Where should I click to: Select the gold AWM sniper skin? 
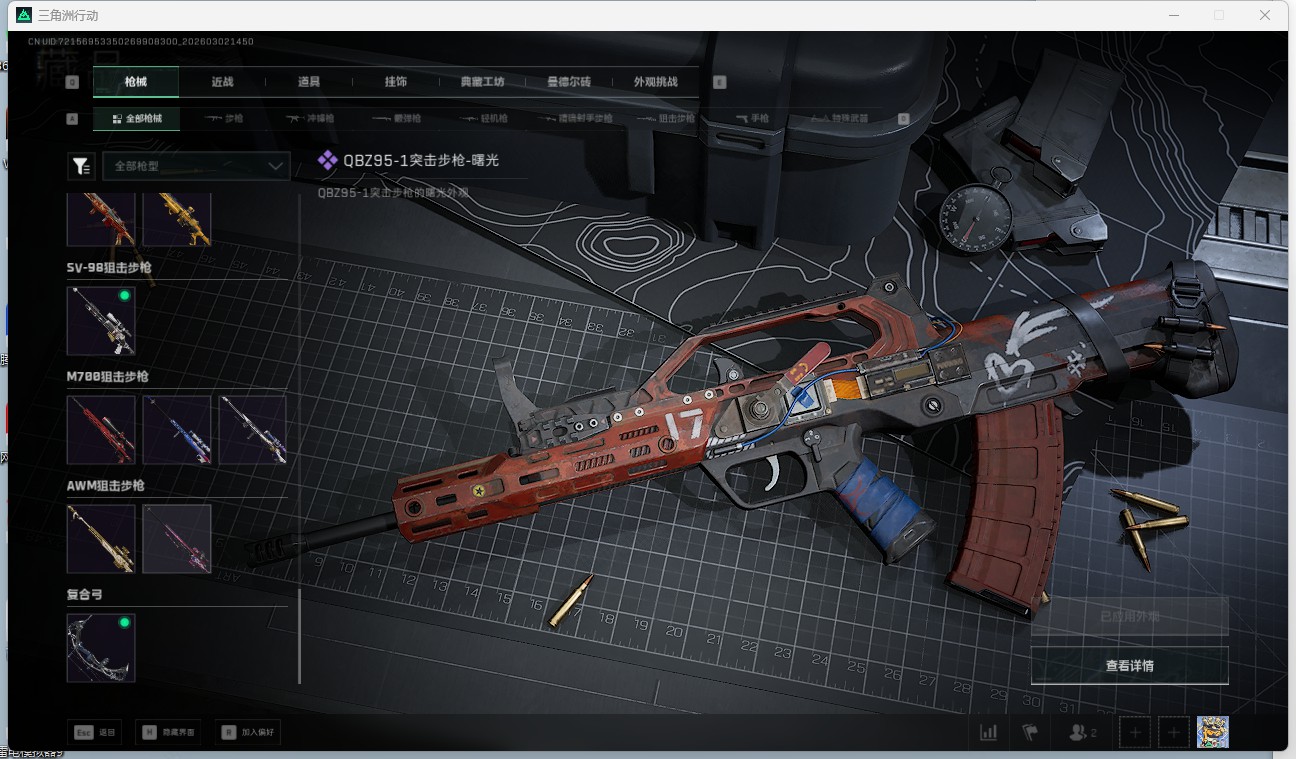[x=101, y=539]
